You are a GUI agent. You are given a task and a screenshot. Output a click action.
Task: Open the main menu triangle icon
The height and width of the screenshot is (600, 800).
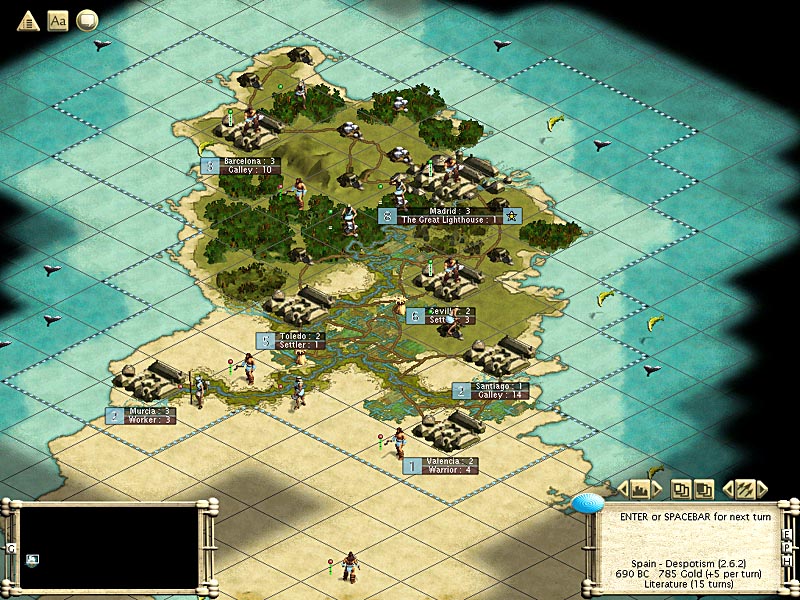(x=28, y=20)
